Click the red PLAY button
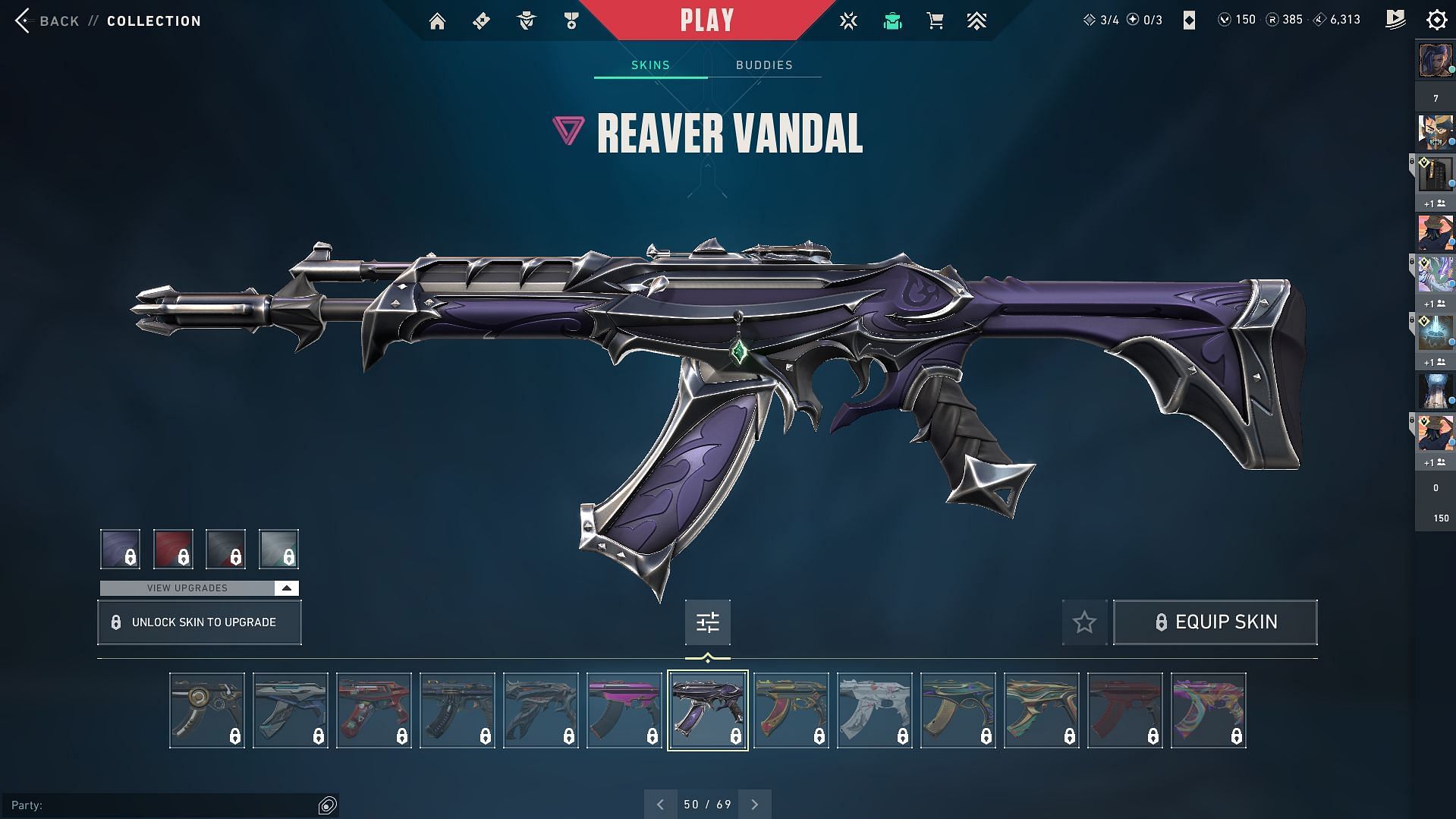Viewport: 1456px width, 819px height. click(706, 20)
